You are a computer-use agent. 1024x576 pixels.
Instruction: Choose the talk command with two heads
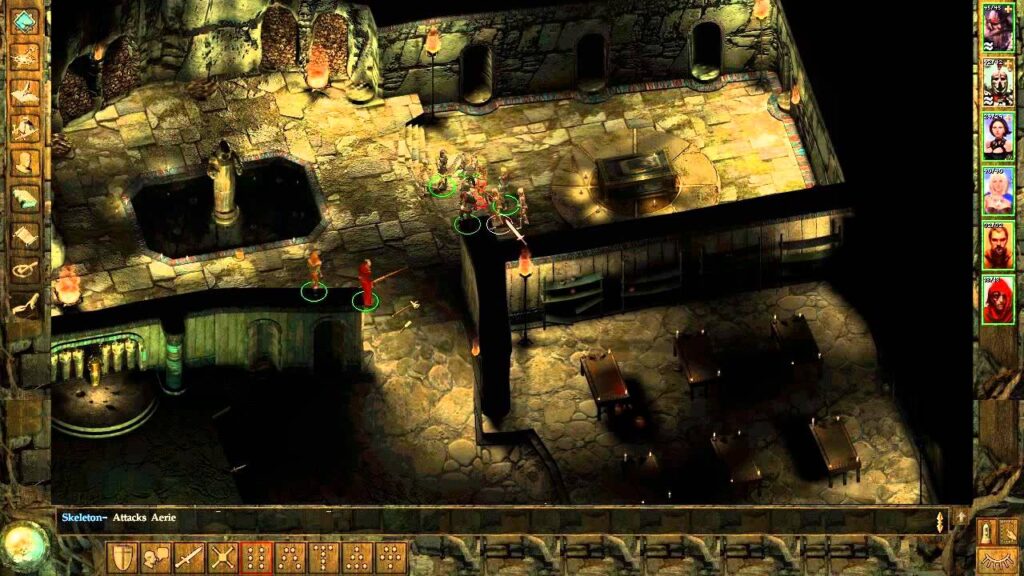coord(157,557)
